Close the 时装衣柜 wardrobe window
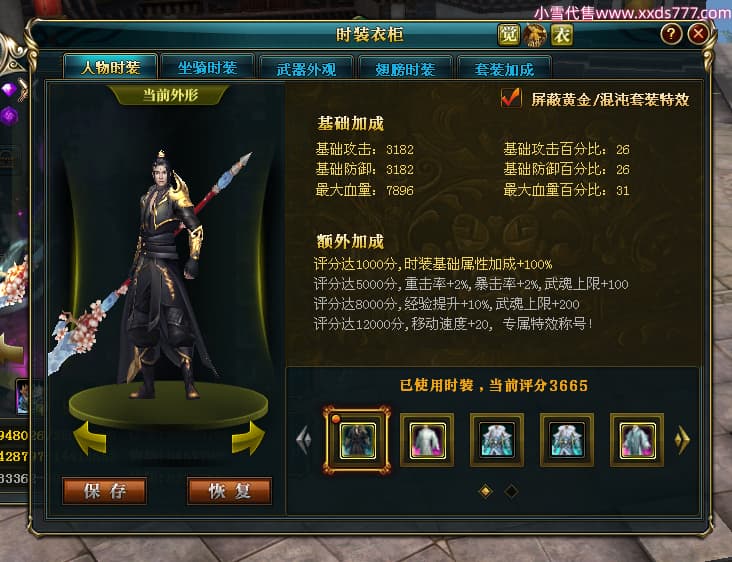The height and width of the screenshot is (562, 732). 699,34
